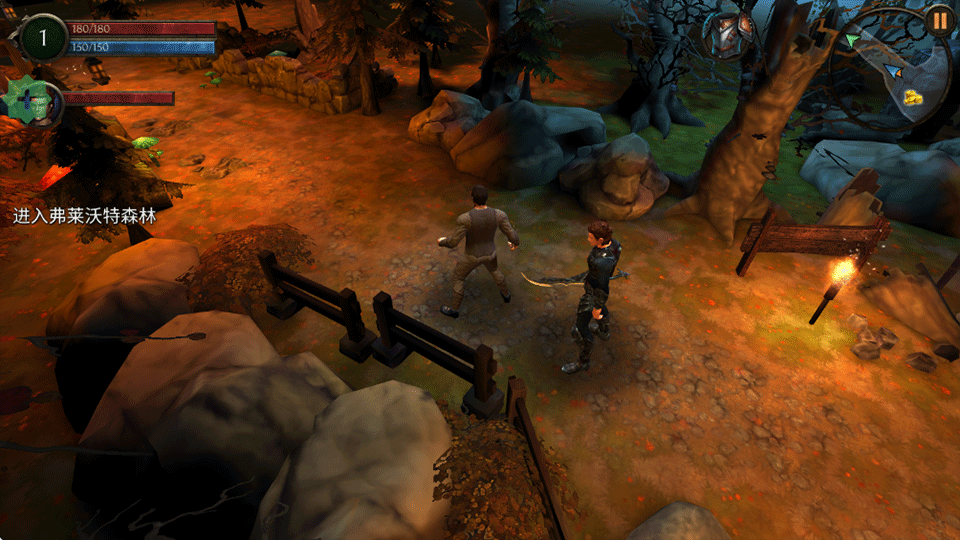Viewport: 960px width, 540px height.
Task: Open the armor equipment icon
Action: [x=728, y=35]
